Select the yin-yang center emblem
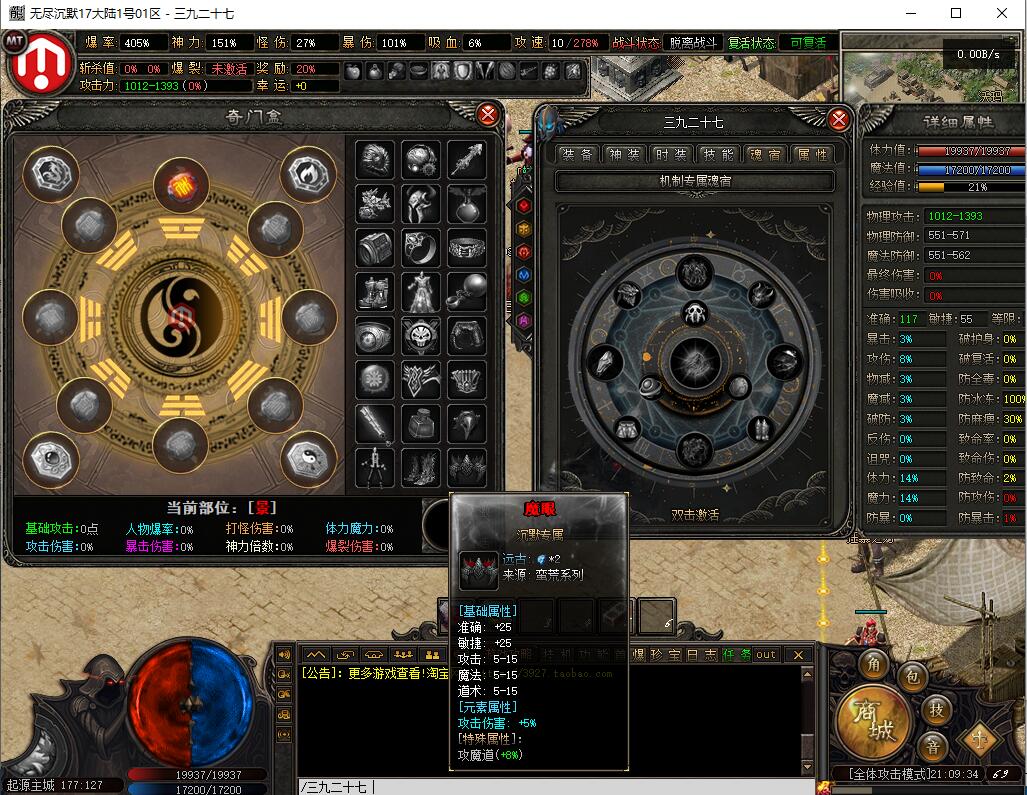The image size is (1027, 795). [x=181, y=318]
